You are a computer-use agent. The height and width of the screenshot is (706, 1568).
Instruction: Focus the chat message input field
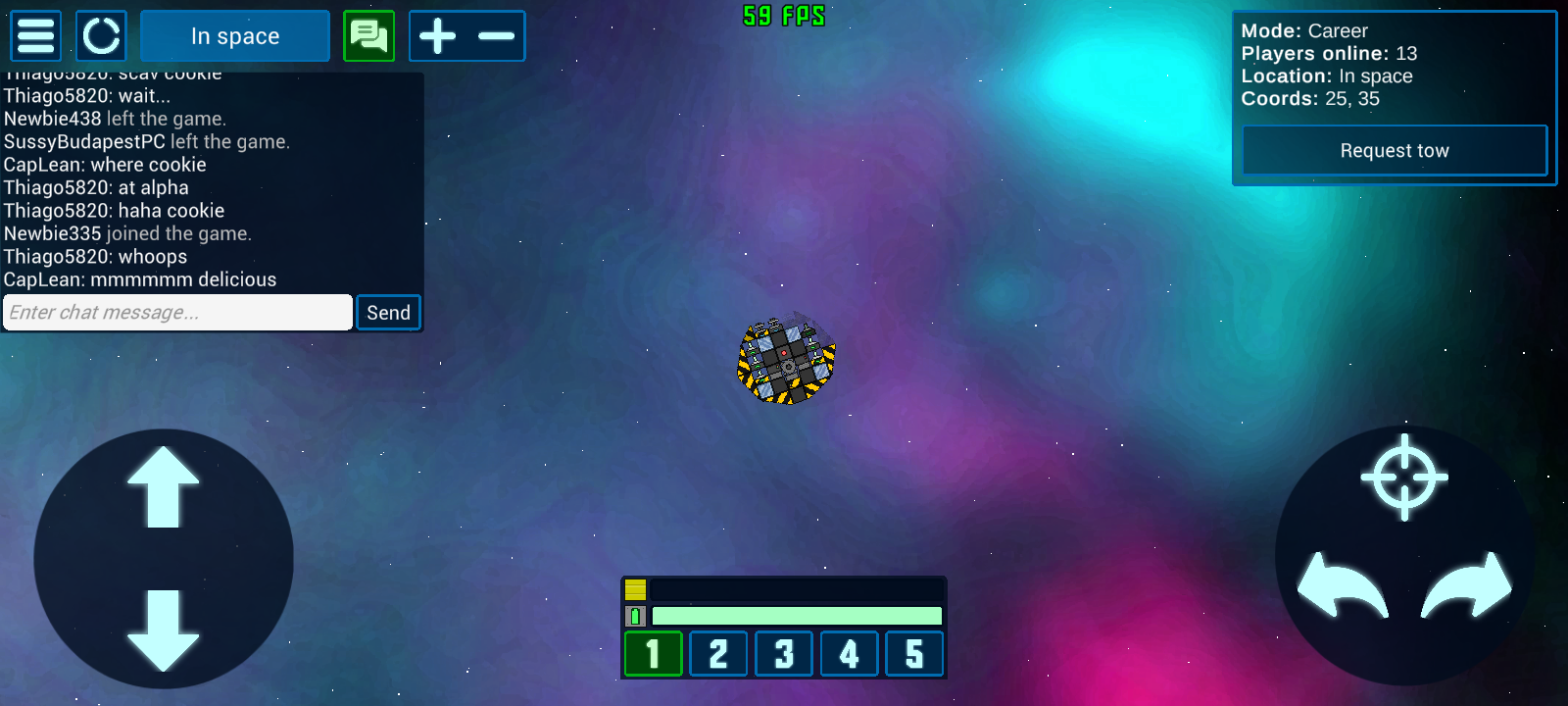click(177, 313)
